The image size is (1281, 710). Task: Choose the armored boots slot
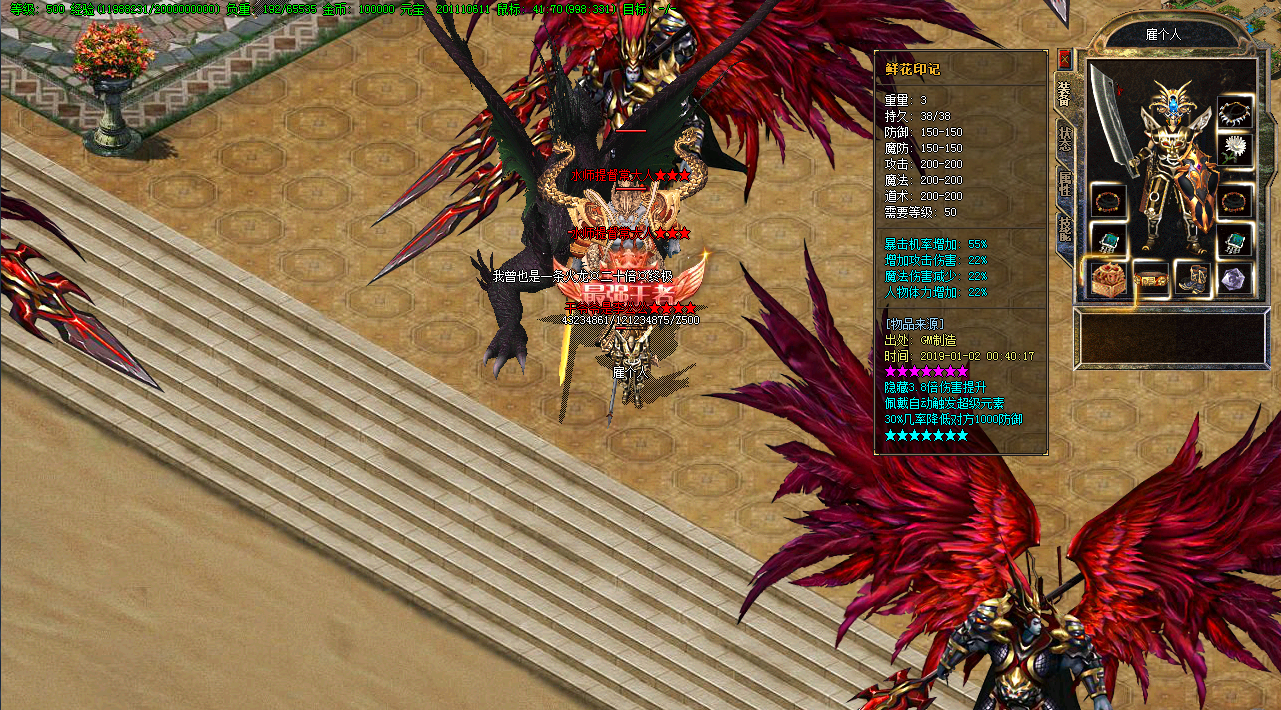tap(1192, 279)
